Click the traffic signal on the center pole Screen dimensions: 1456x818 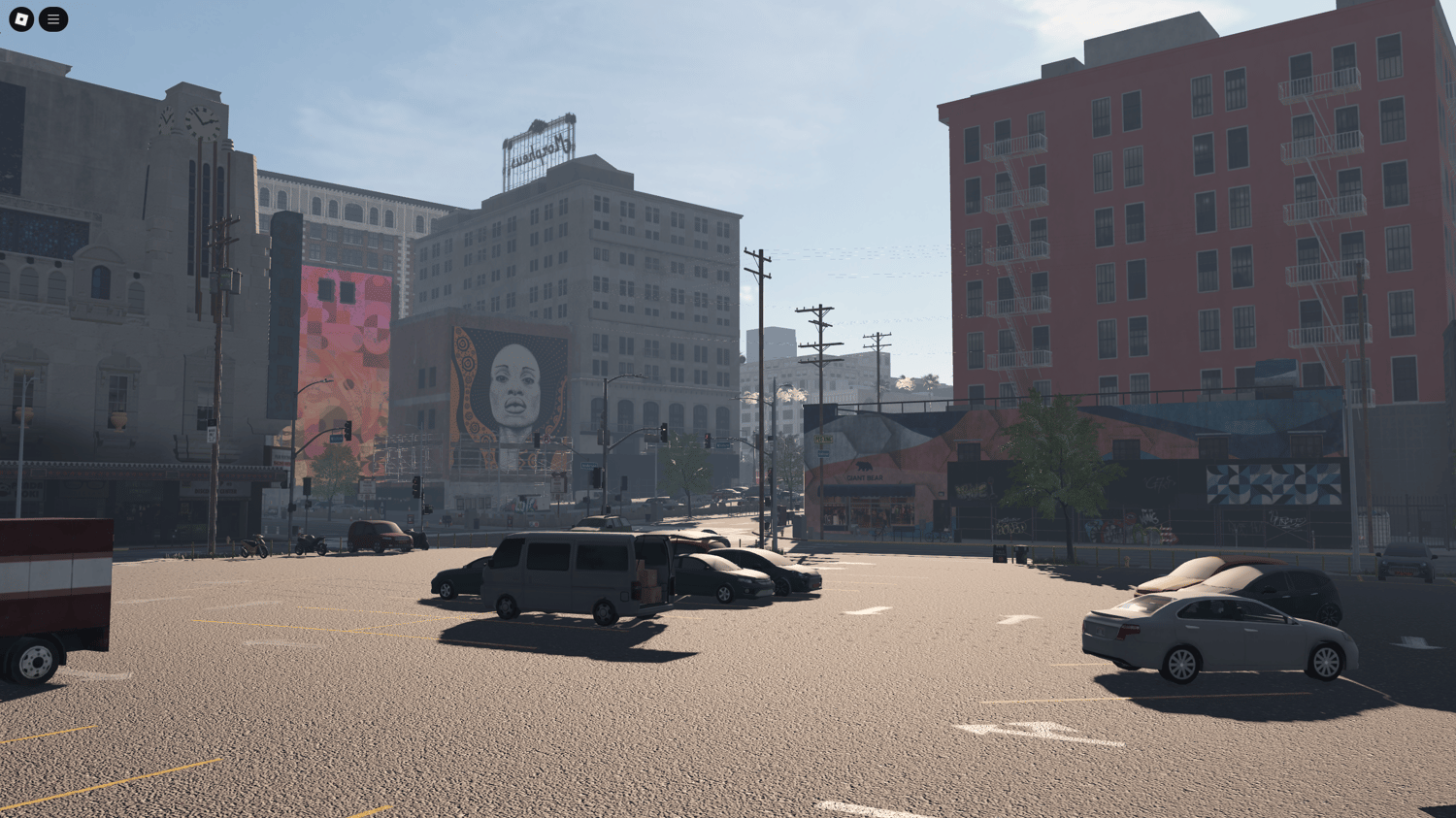663,430
